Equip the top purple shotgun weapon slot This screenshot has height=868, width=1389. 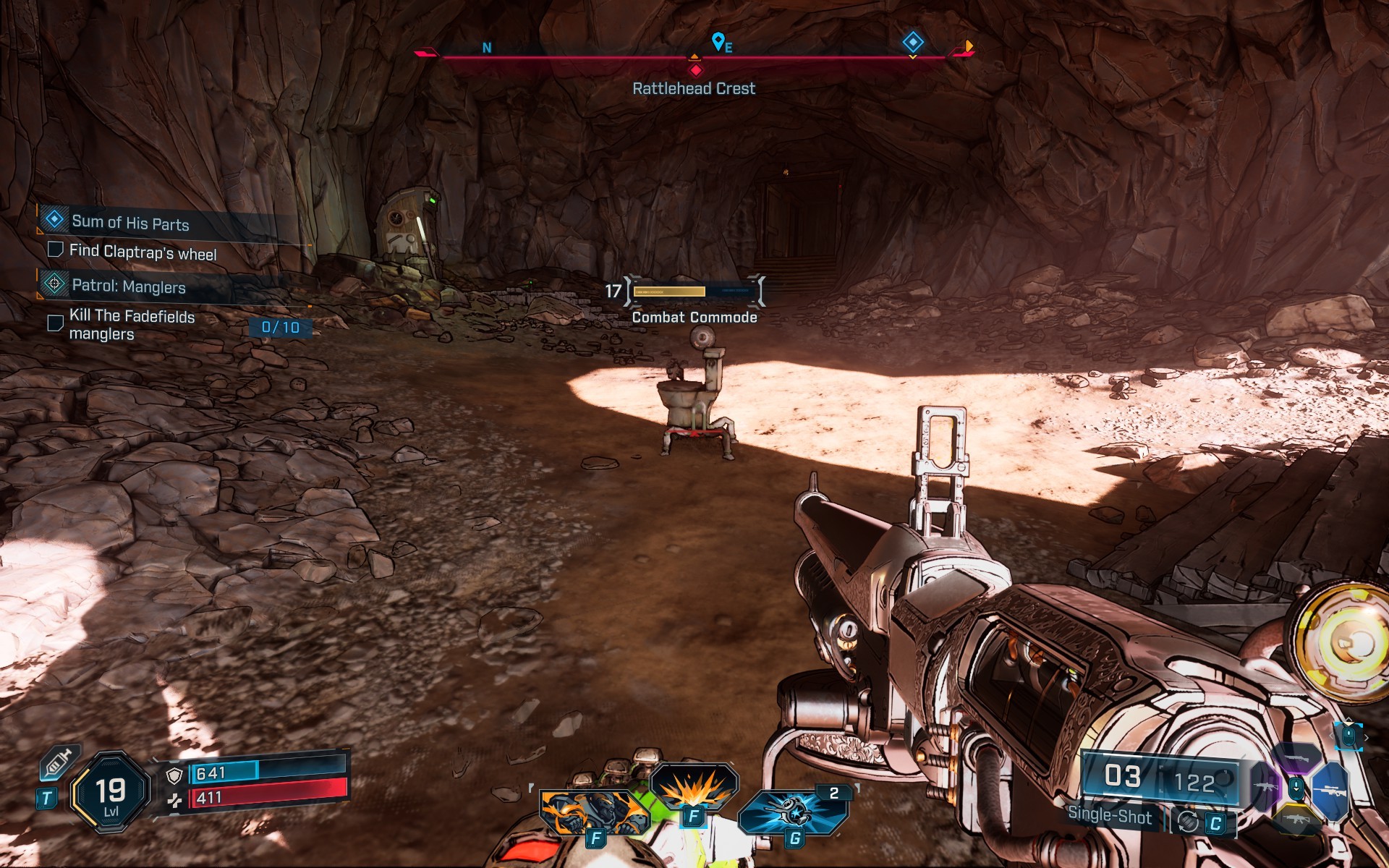coord(1296,757)
